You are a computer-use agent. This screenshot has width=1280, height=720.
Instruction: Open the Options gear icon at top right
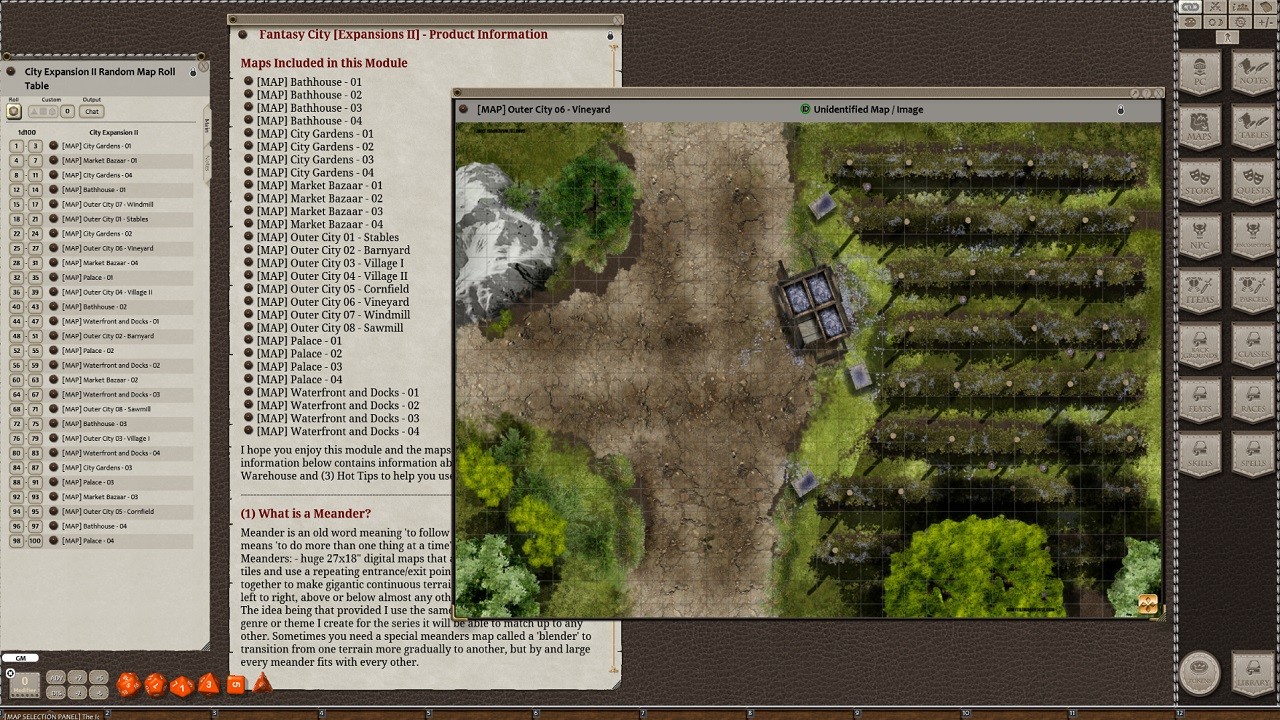[1240, 22]
